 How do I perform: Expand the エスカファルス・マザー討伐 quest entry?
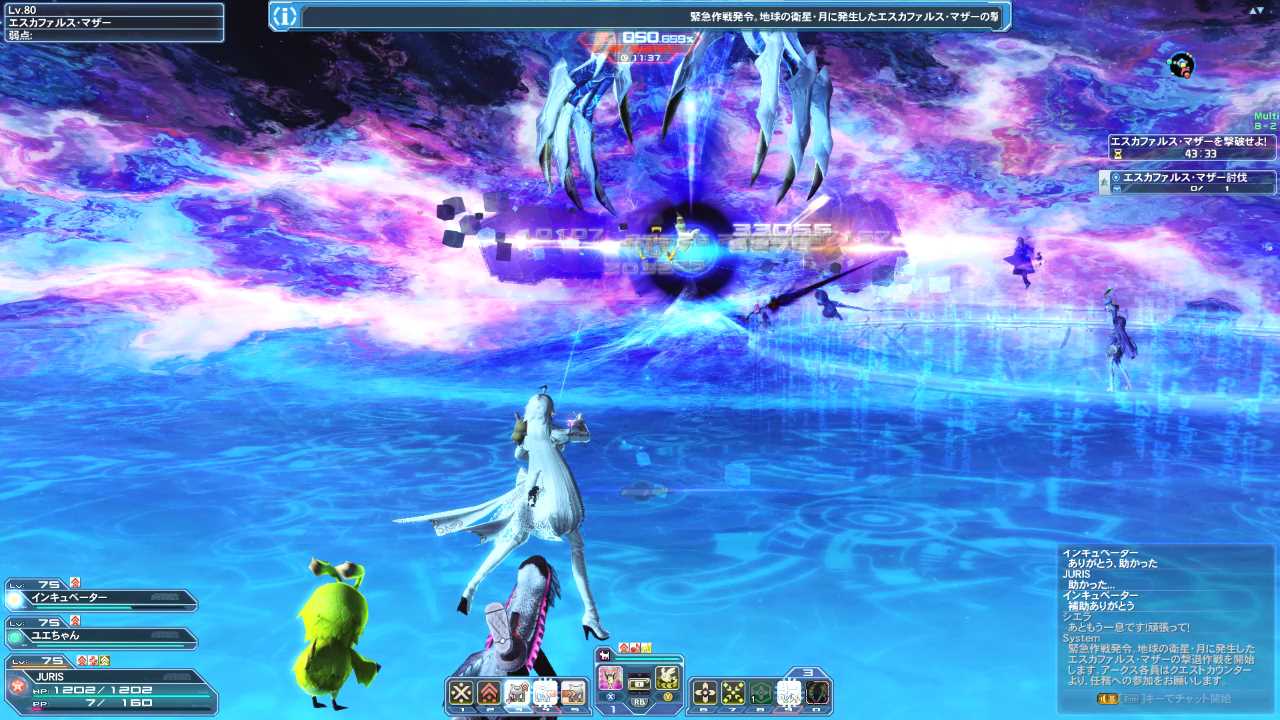[1185, 178]
